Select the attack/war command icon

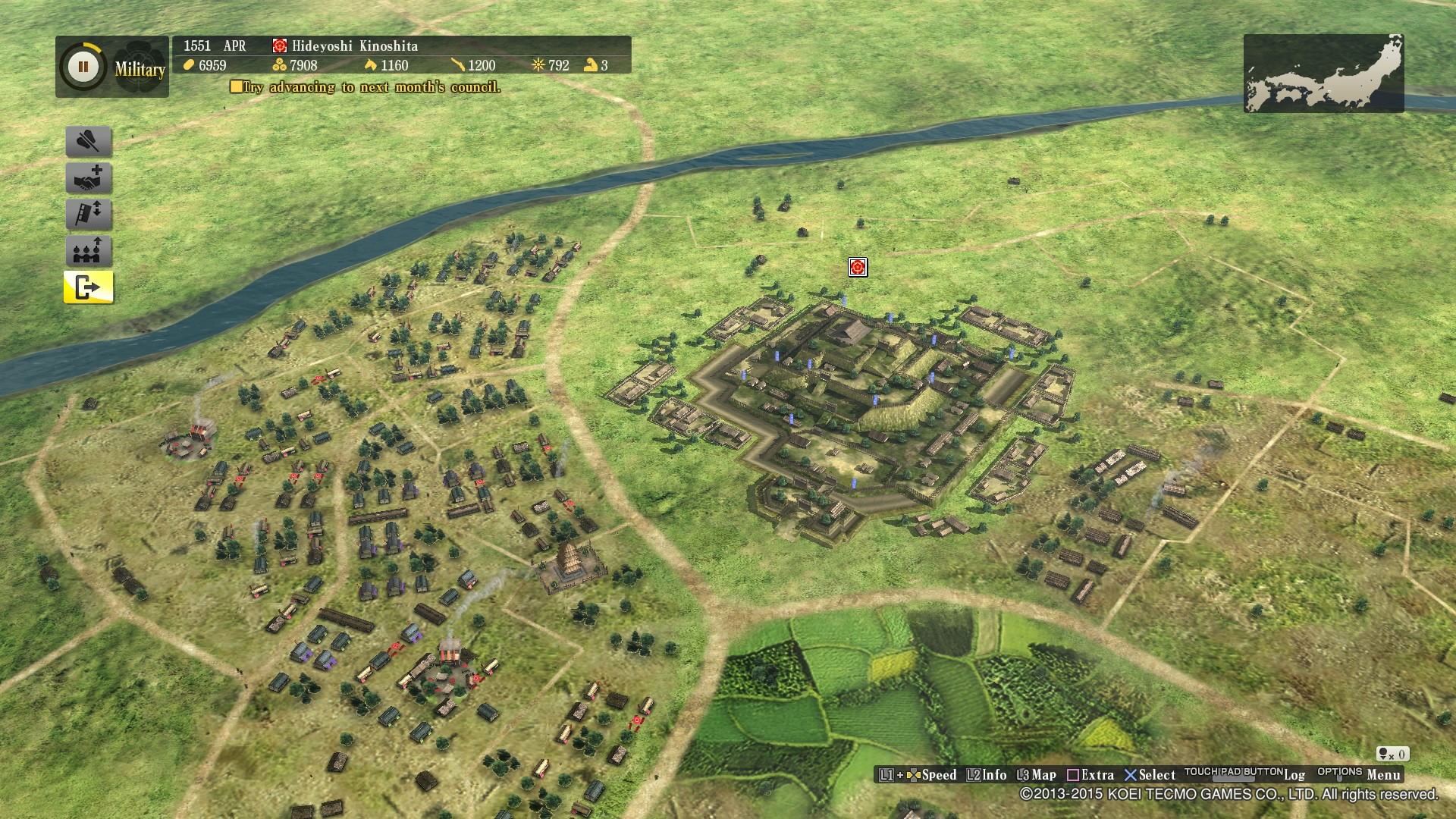coord(87,142)
